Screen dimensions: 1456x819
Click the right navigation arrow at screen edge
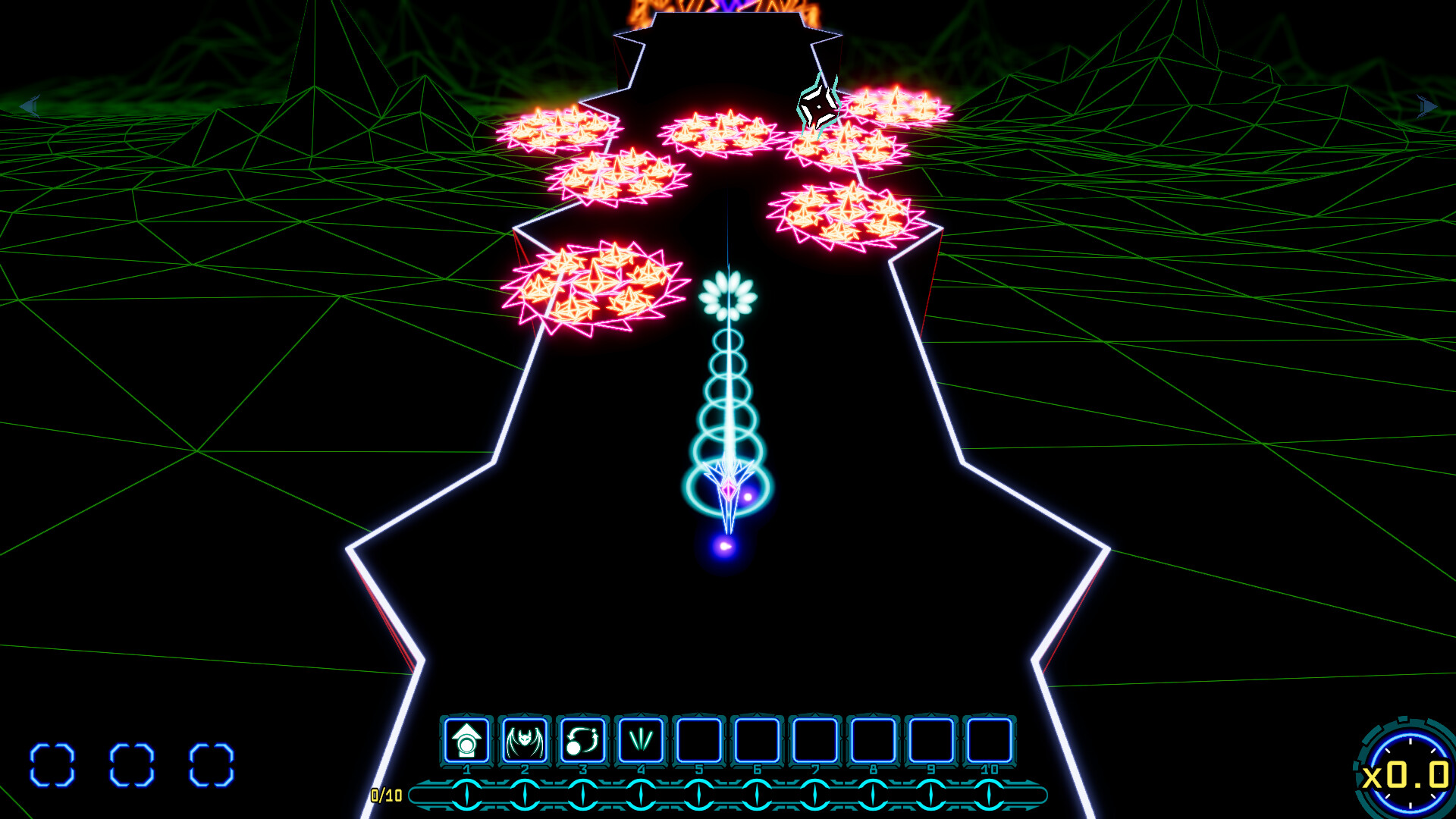tap(1426, 106)
